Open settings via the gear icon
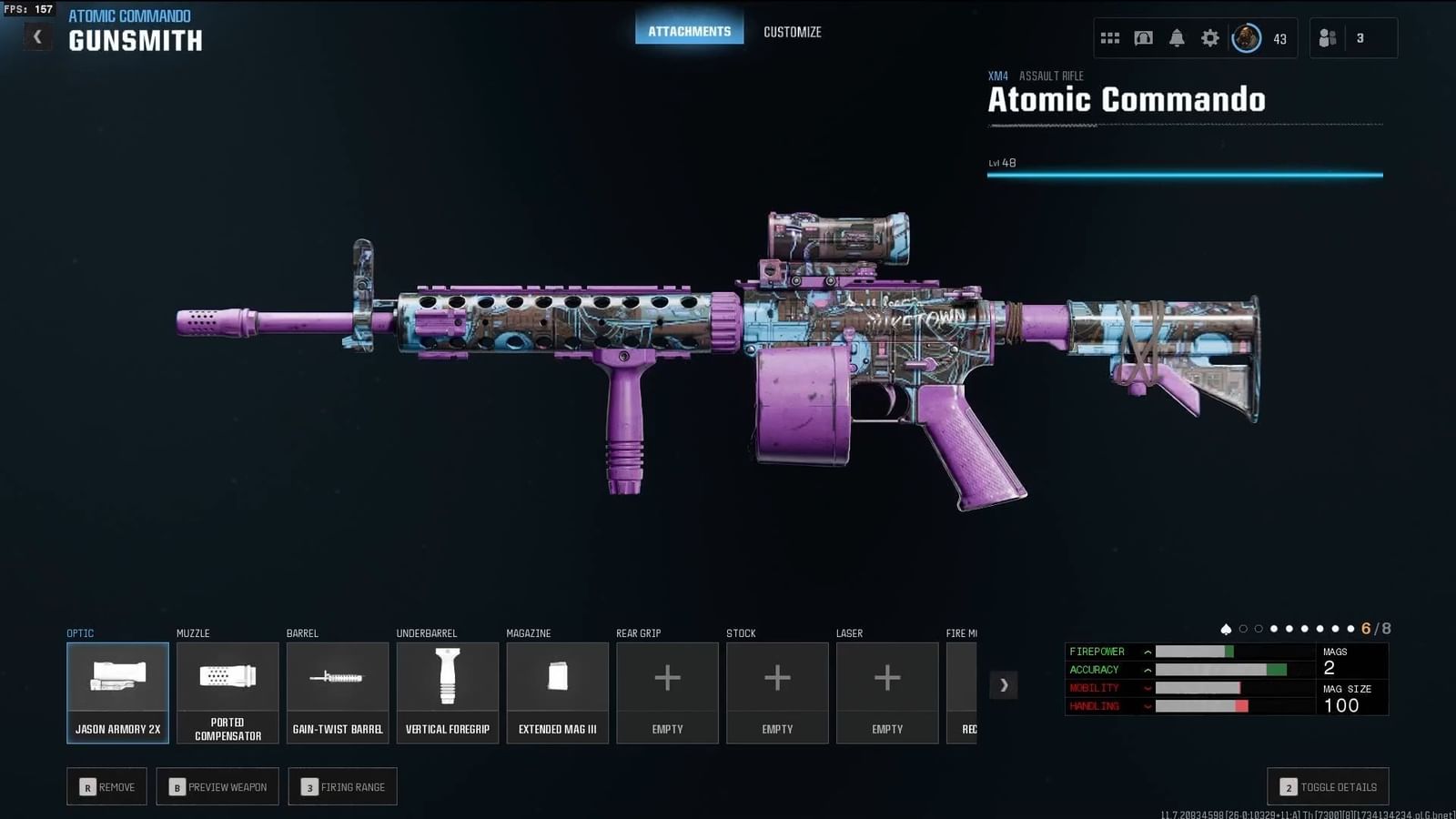Image resolution: width=1456 pixels, height=819 pixels. point(1209,37)
